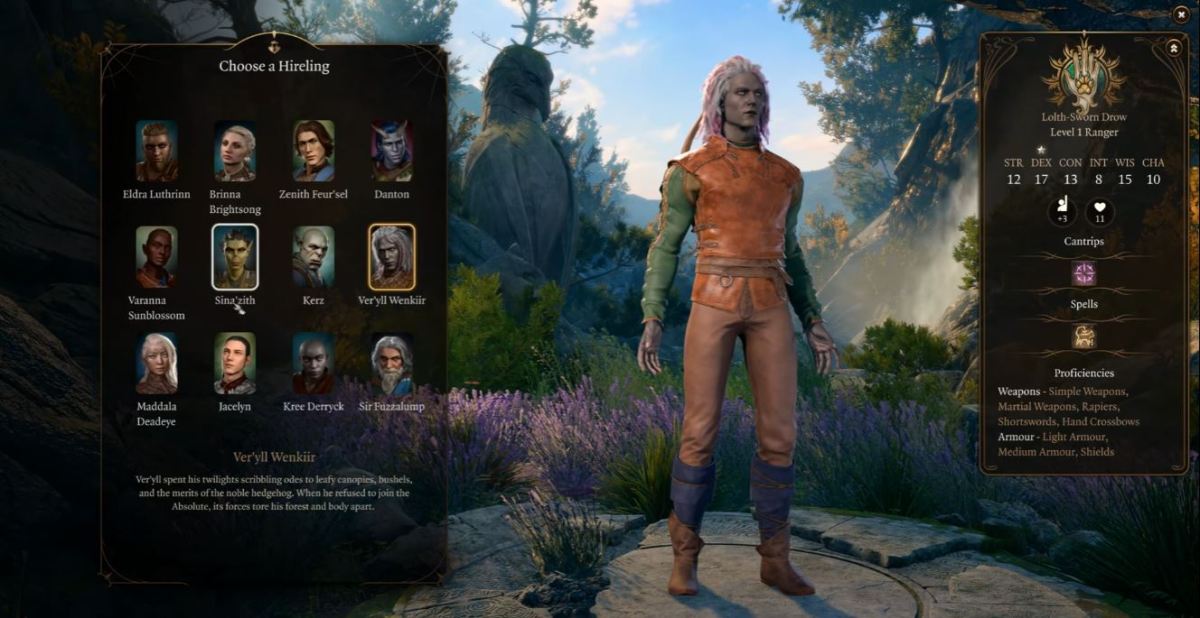Select the hireling Danton

[391, 151]
